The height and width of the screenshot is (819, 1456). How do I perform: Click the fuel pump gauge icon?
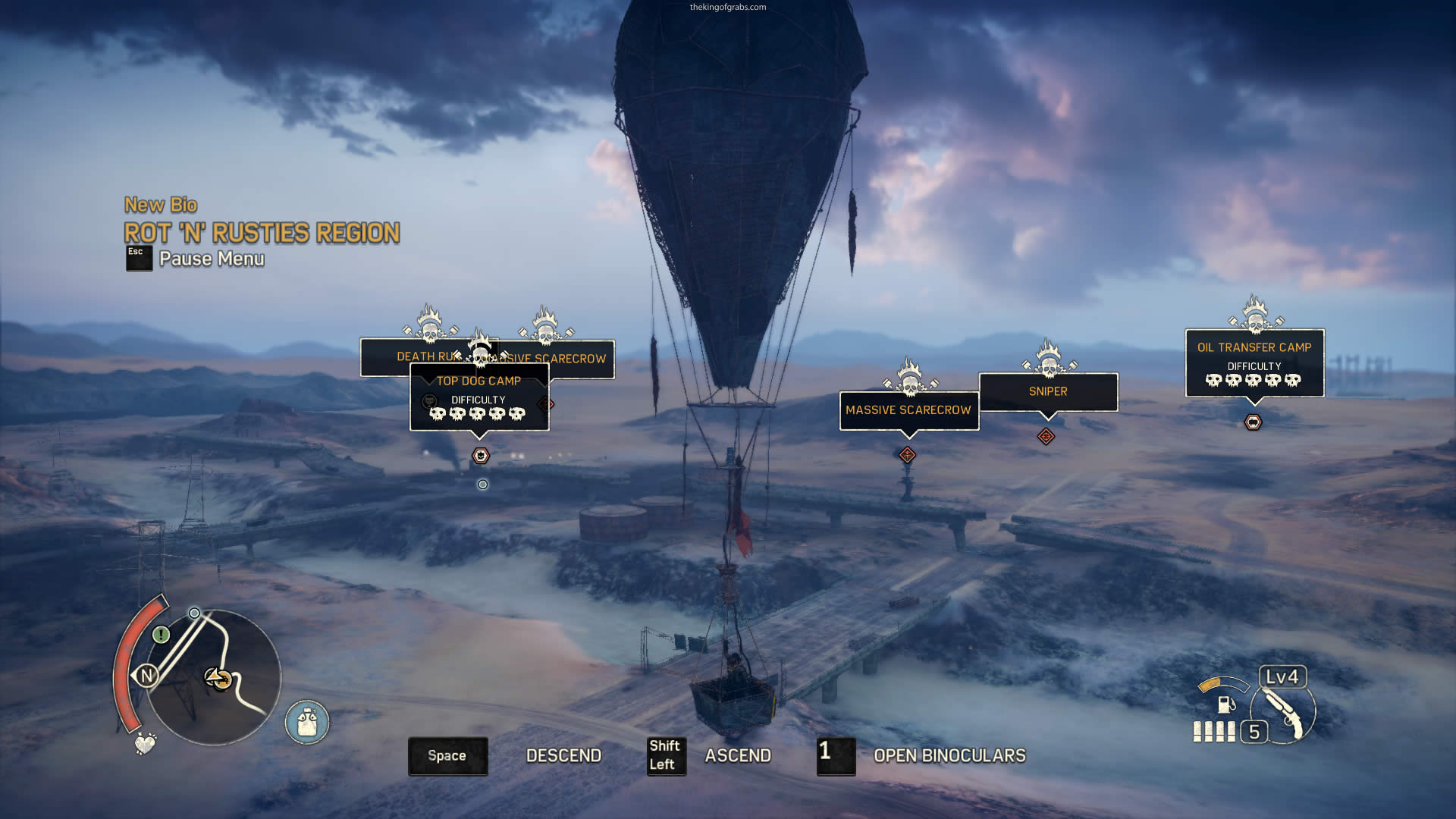[1225, 704]
